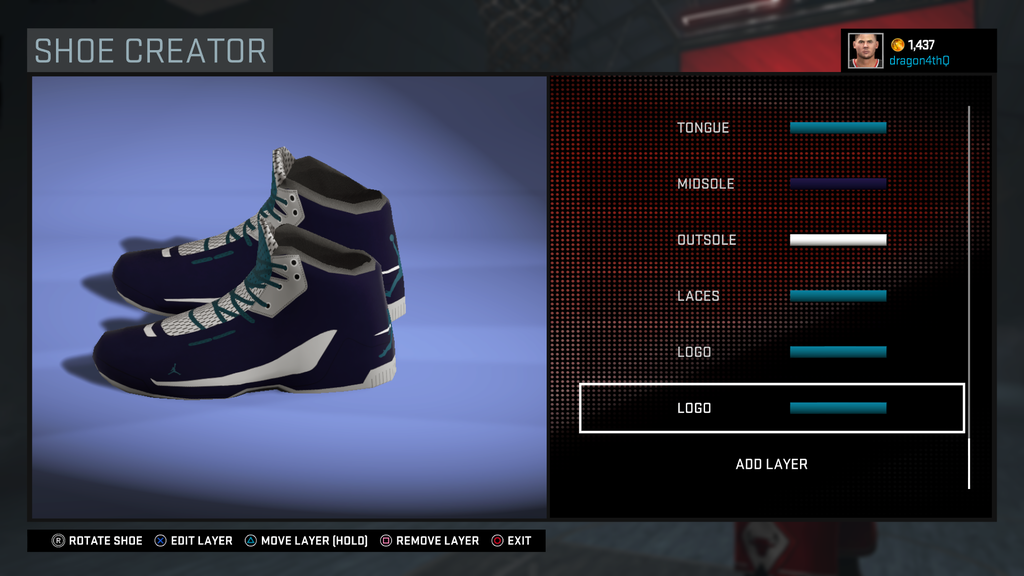Viewport: 1024px width, 576px height.
Task: Click the highlighted Logo layer
Action: point(771,408)
